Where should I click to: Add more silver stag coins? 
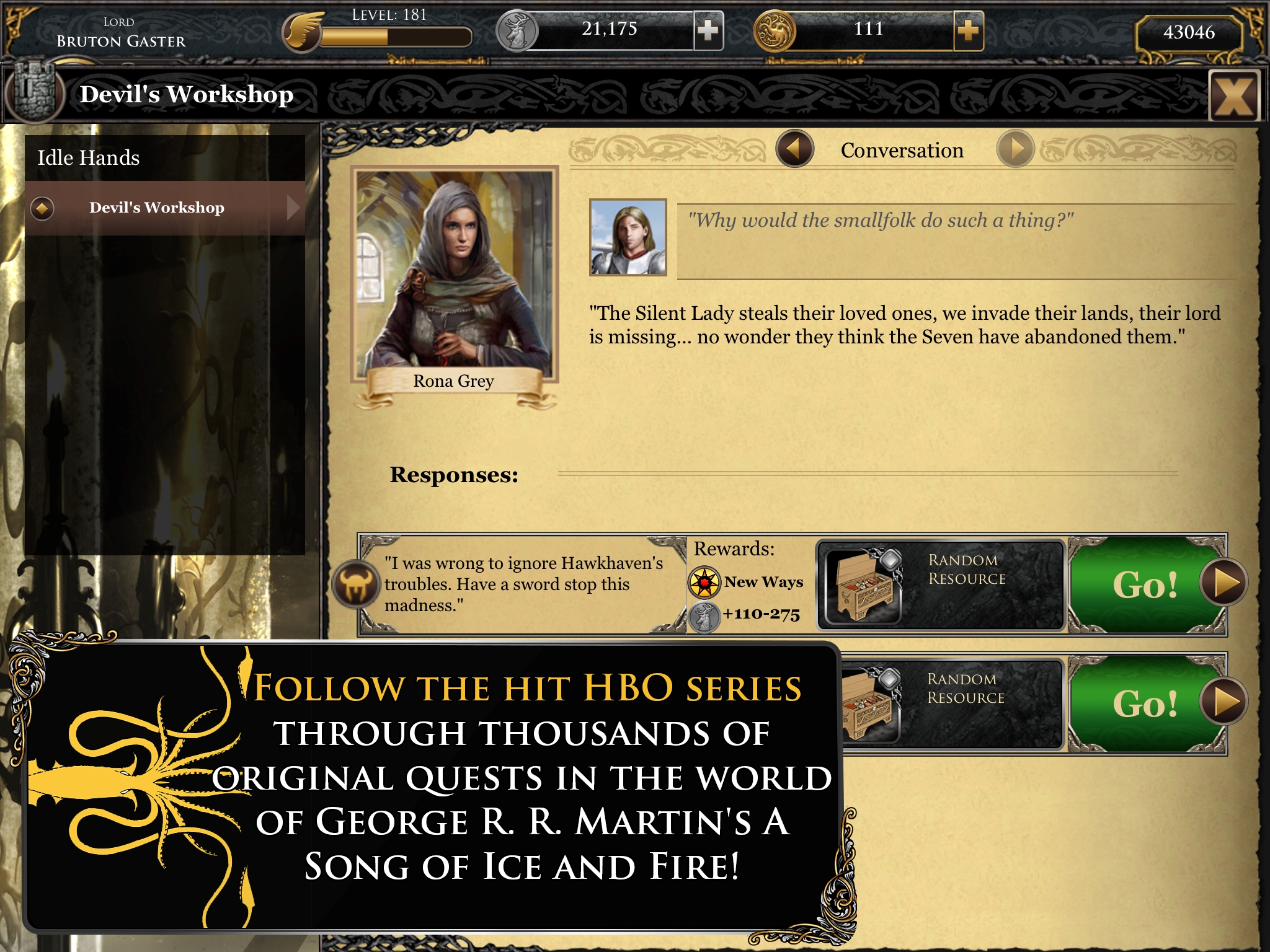click(708, 30)
